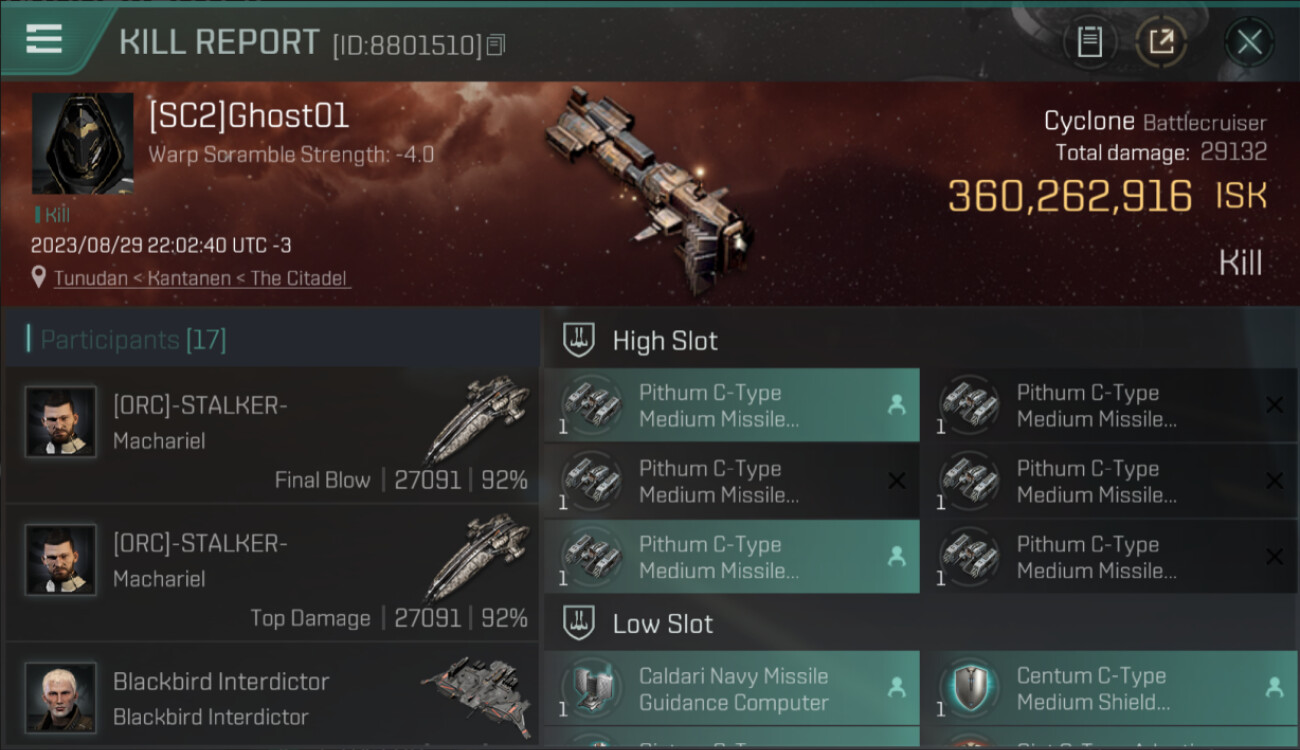Click the Participants list header
The width and height of the screenshot is (1300, 750).
133,340
